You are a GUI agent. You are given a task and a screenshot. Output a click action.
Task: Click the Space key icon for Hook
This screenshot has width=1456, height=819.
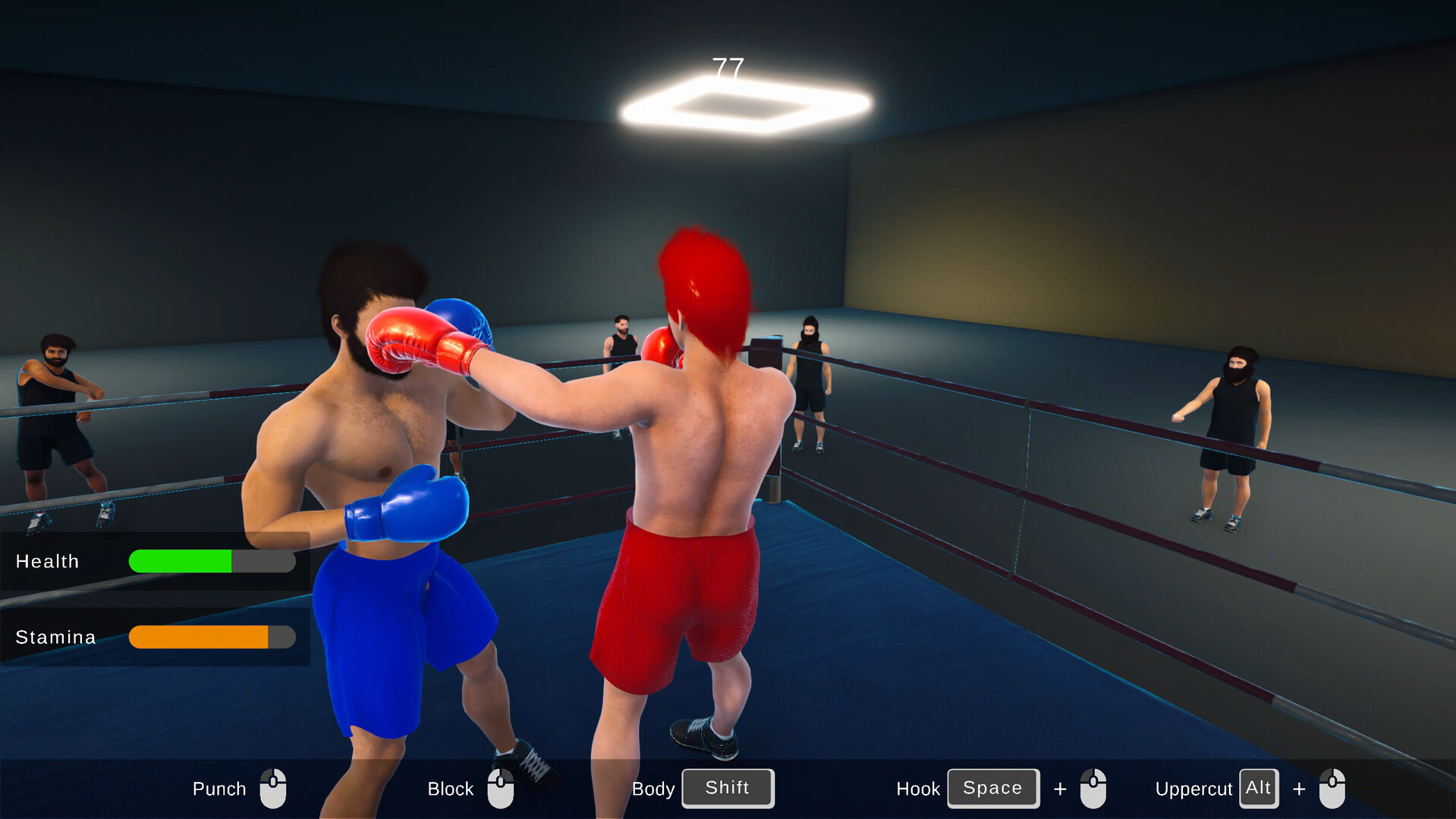point(992,788)
